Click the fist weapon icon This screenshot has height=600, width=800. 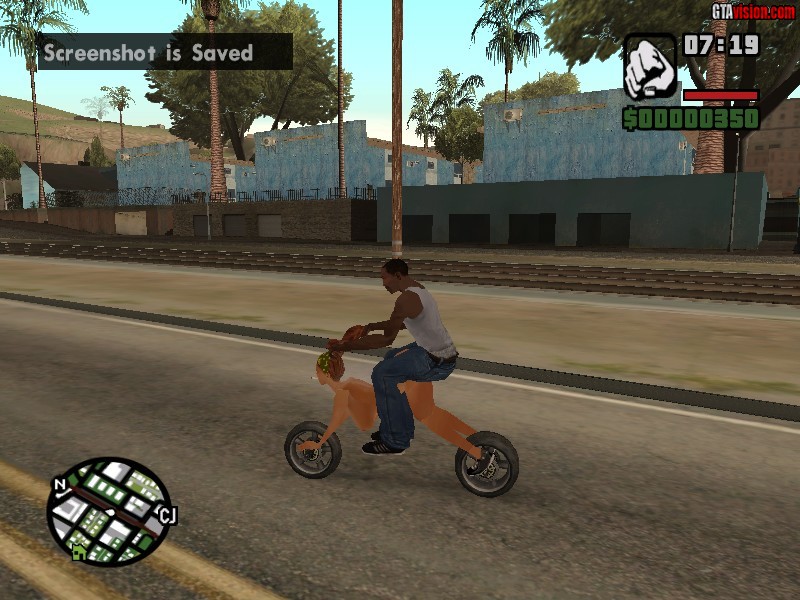(650, 66)
